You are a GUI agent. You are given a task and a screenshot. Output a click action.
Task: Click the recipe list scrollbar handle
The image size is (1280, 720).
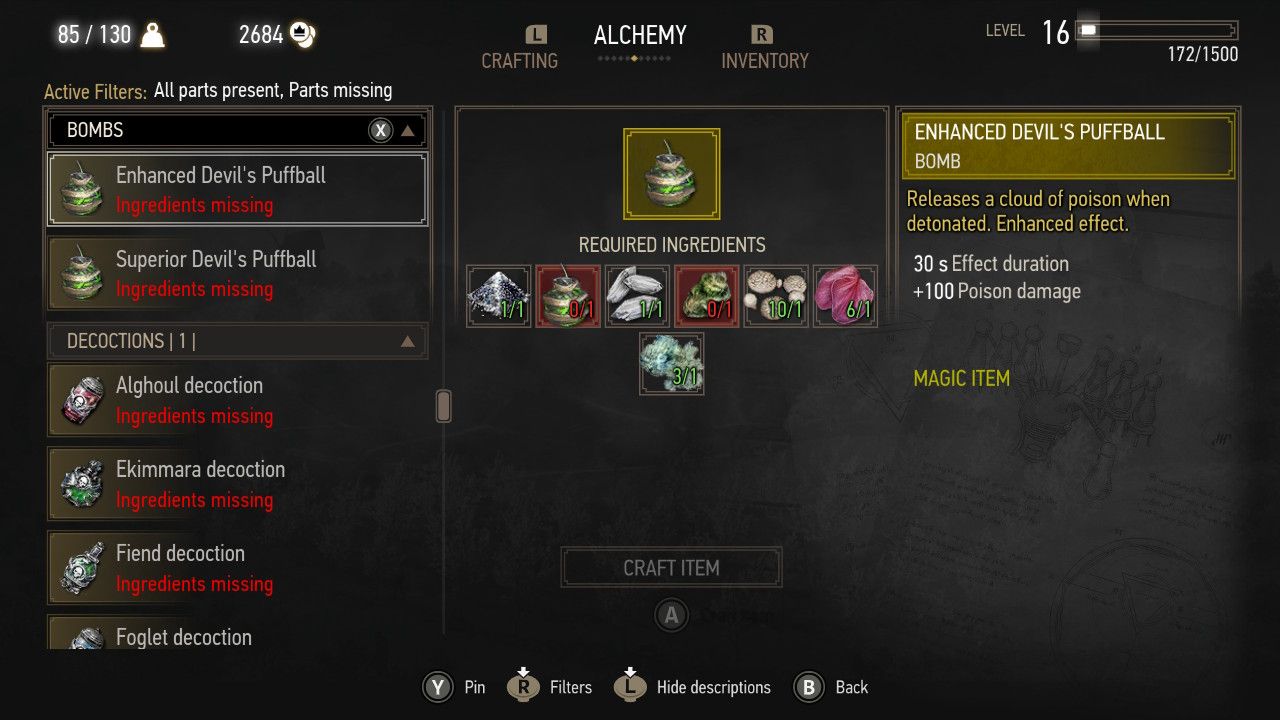click(x=444, y=405)
